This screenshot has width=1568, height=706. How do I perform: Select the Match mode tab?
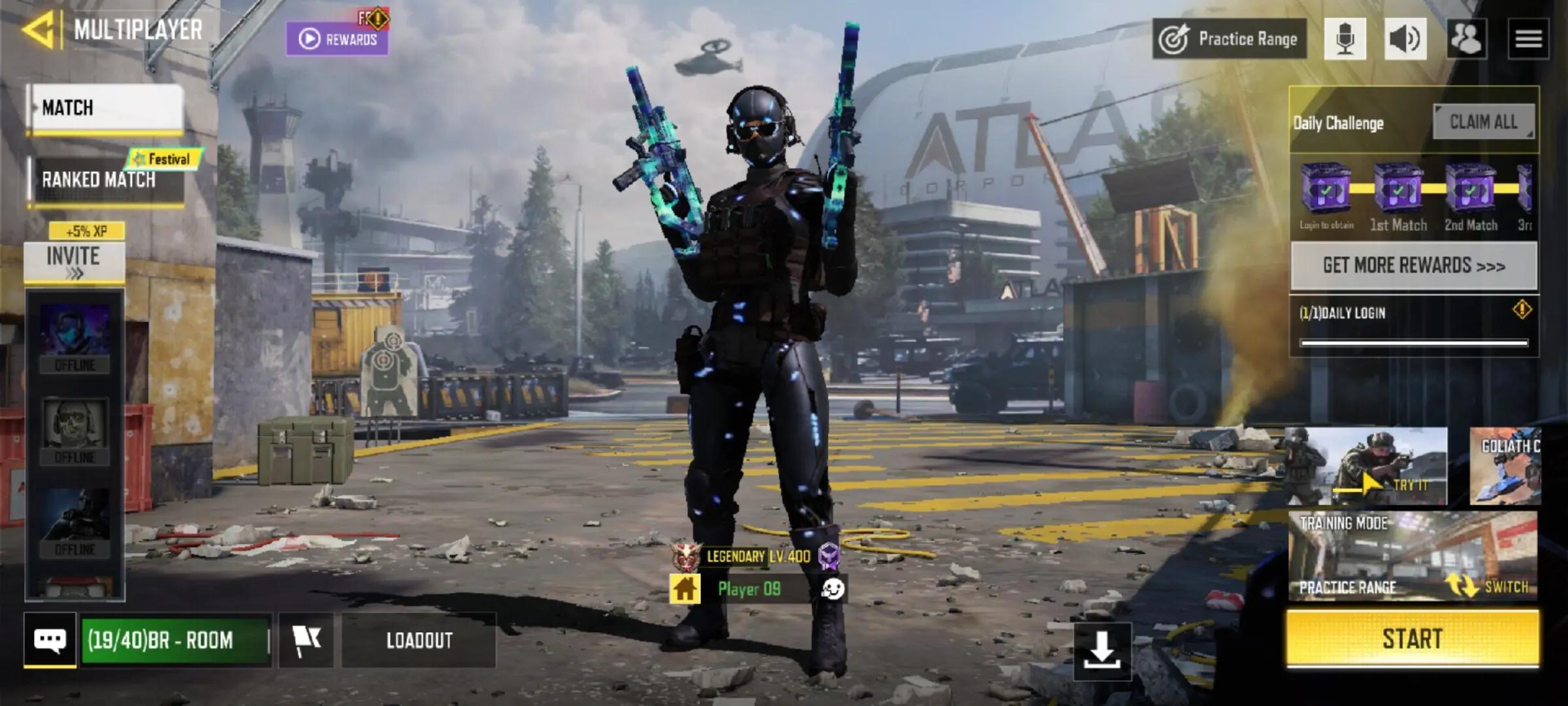105,108
